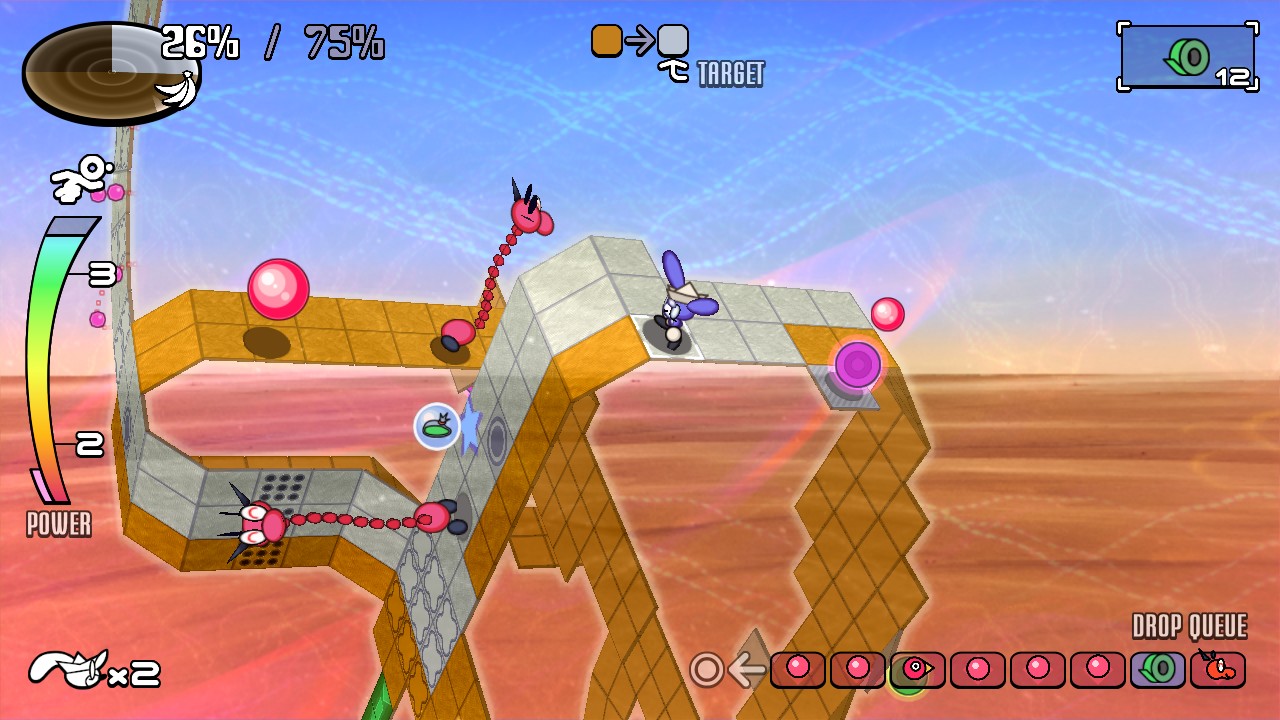The width and height of the screenshot is (1280, 720).
Task: Click the 26% / 75% progress readout
Action: pos(270,43)
